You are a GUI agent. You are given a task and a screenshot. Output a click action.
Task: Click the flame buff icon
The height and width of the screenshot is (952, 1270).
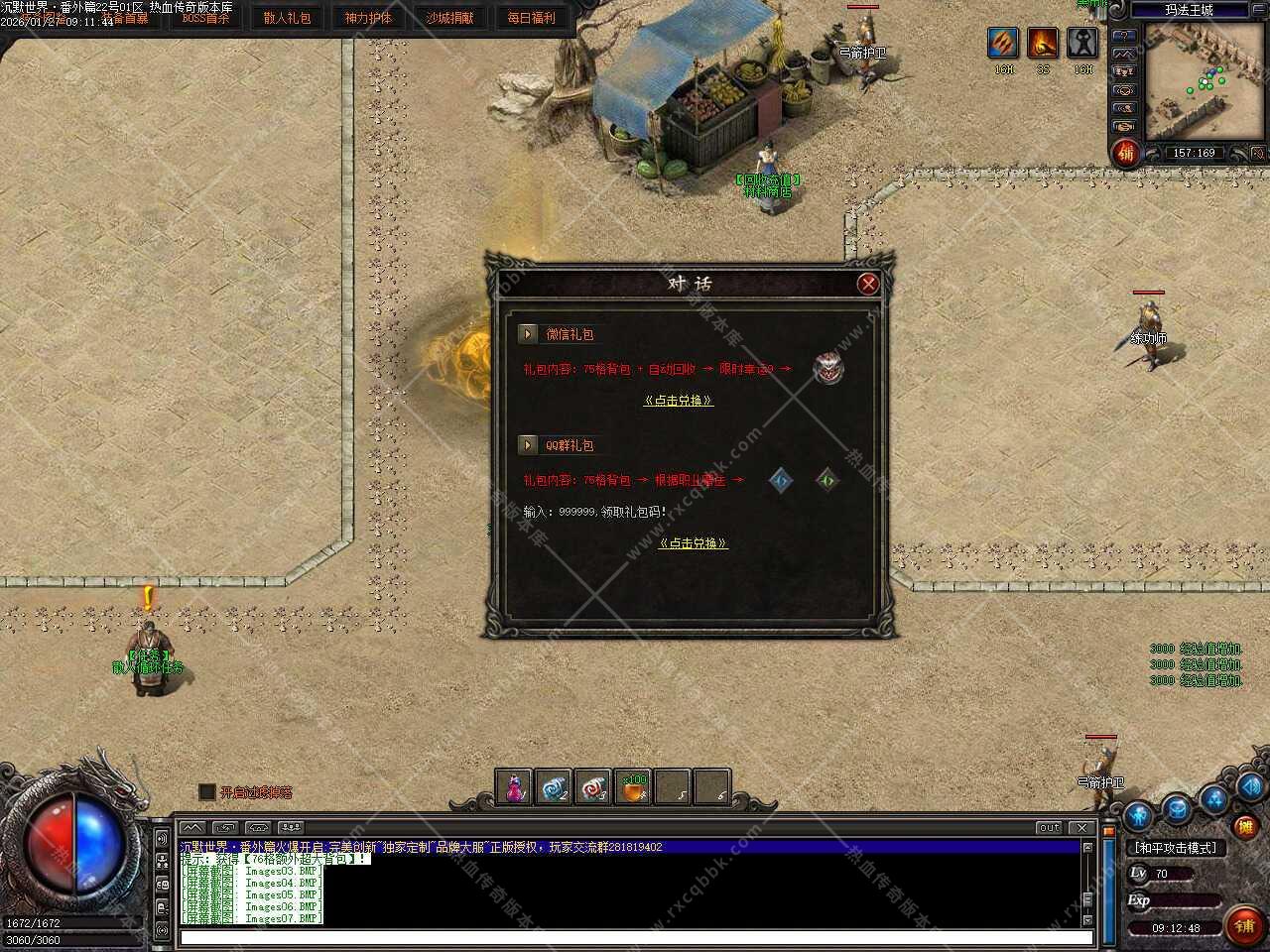point(1043,43)
